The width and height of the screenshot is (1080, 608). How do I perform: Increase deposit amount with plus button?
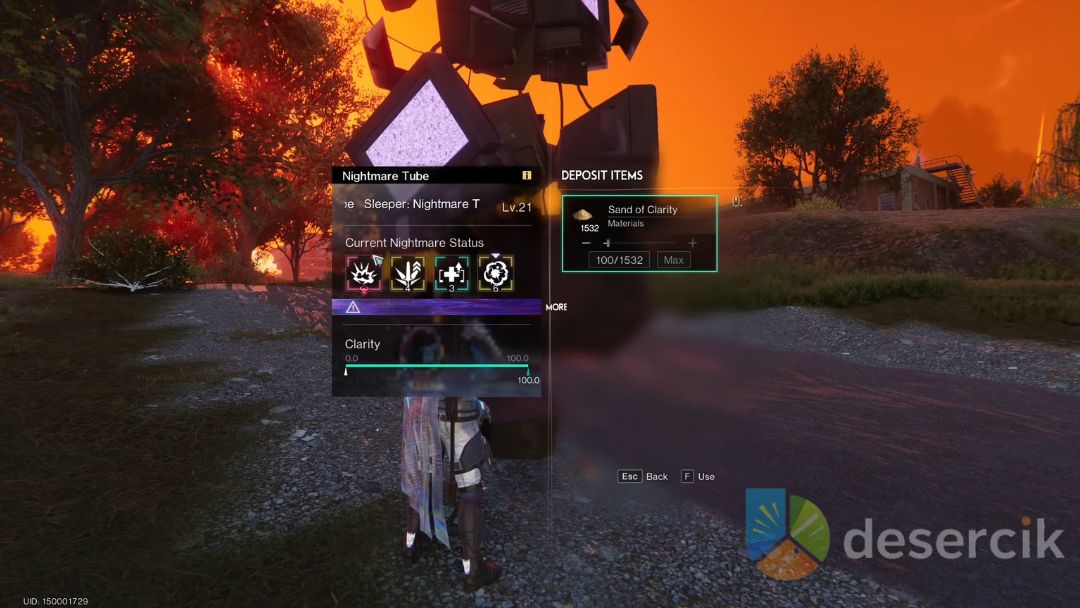point(692,243)
